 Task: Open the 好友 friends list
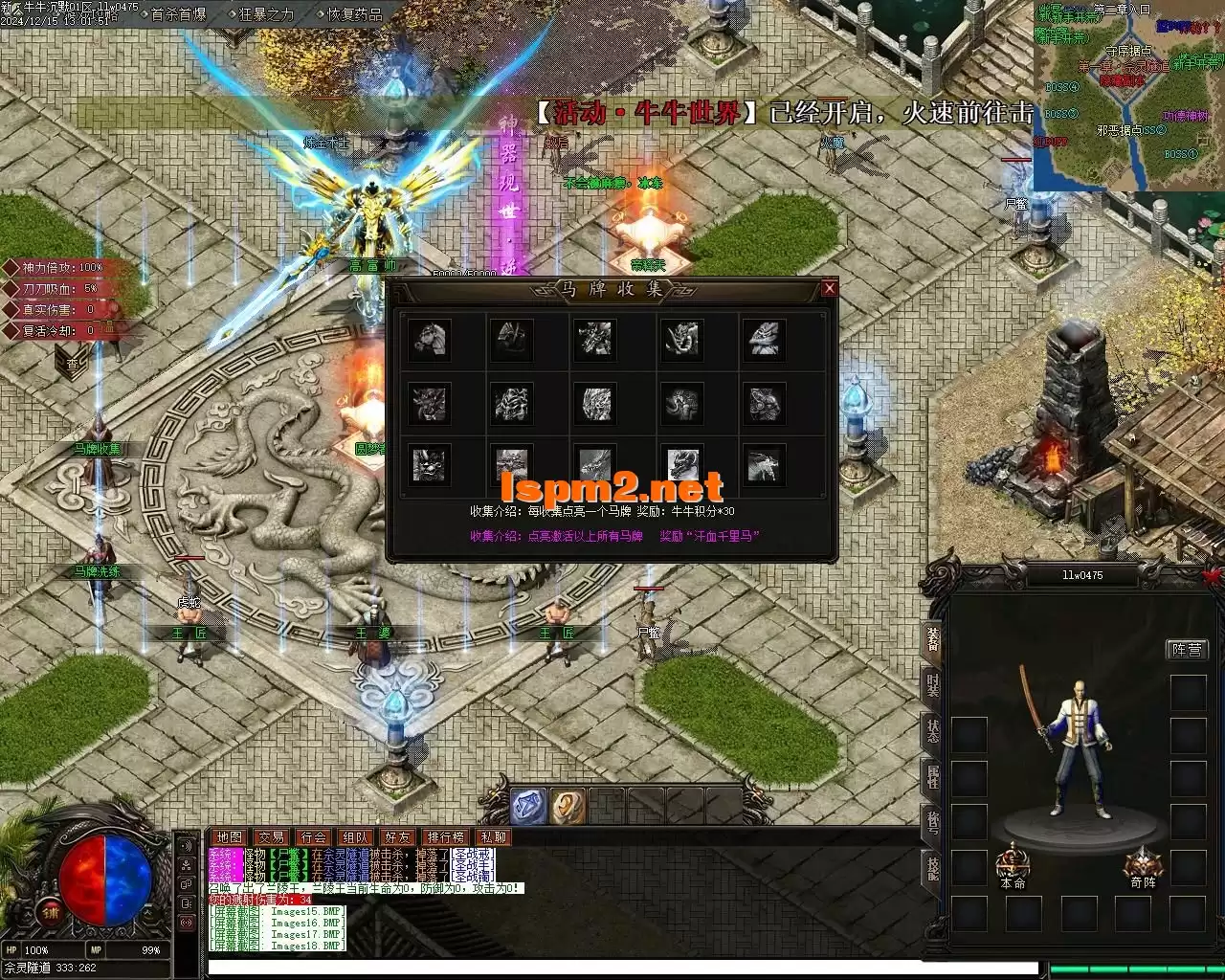(397, 837)
